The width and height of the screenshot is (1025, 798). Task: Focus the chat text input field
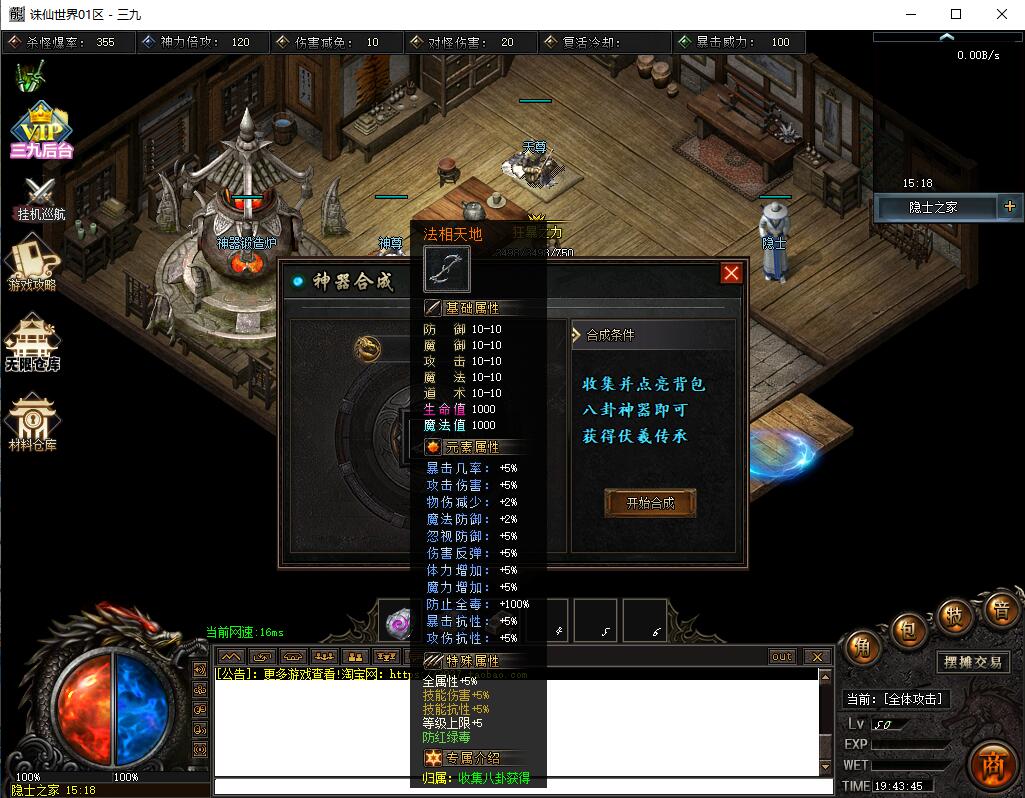[x=520, y=787]
